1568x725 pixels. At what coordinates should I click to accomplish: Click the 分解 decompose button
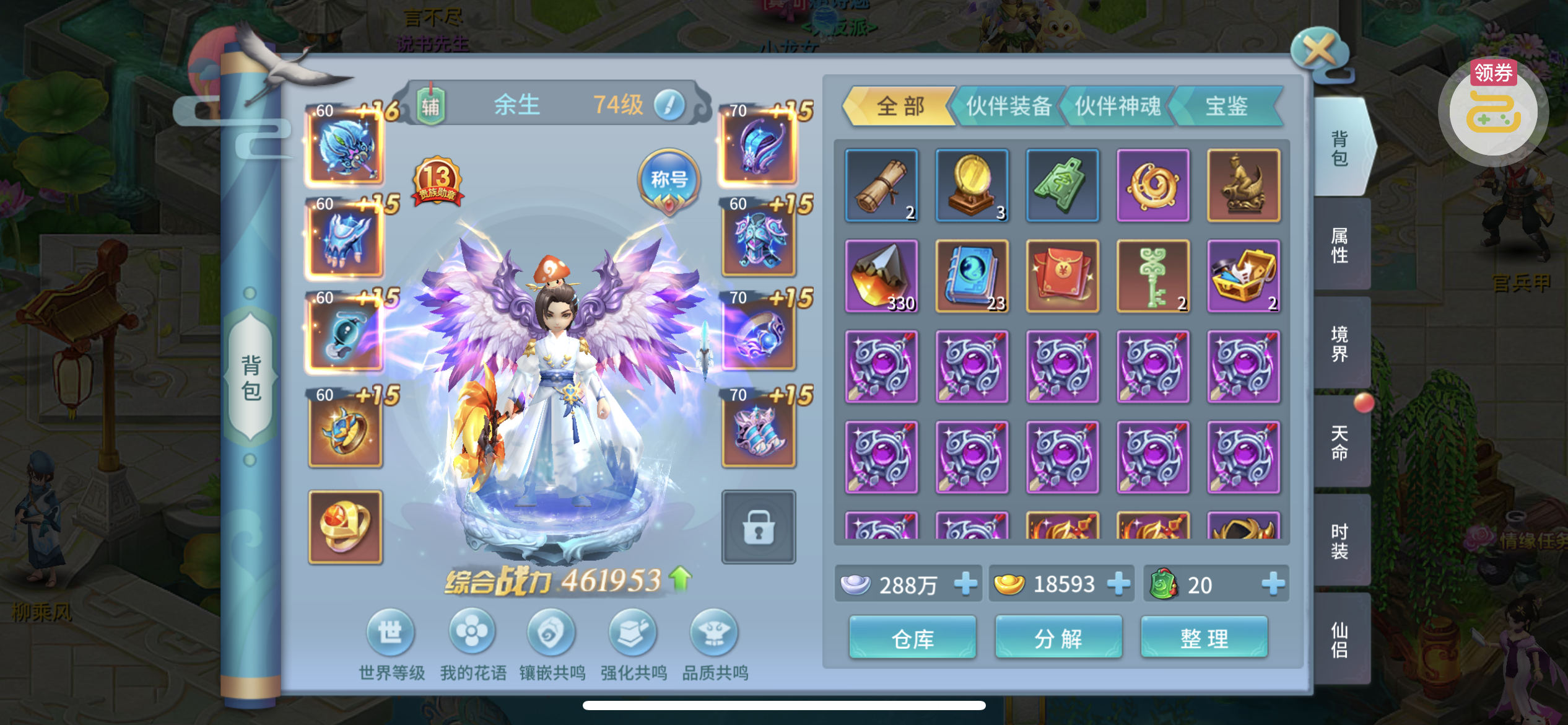[1058, 638]
